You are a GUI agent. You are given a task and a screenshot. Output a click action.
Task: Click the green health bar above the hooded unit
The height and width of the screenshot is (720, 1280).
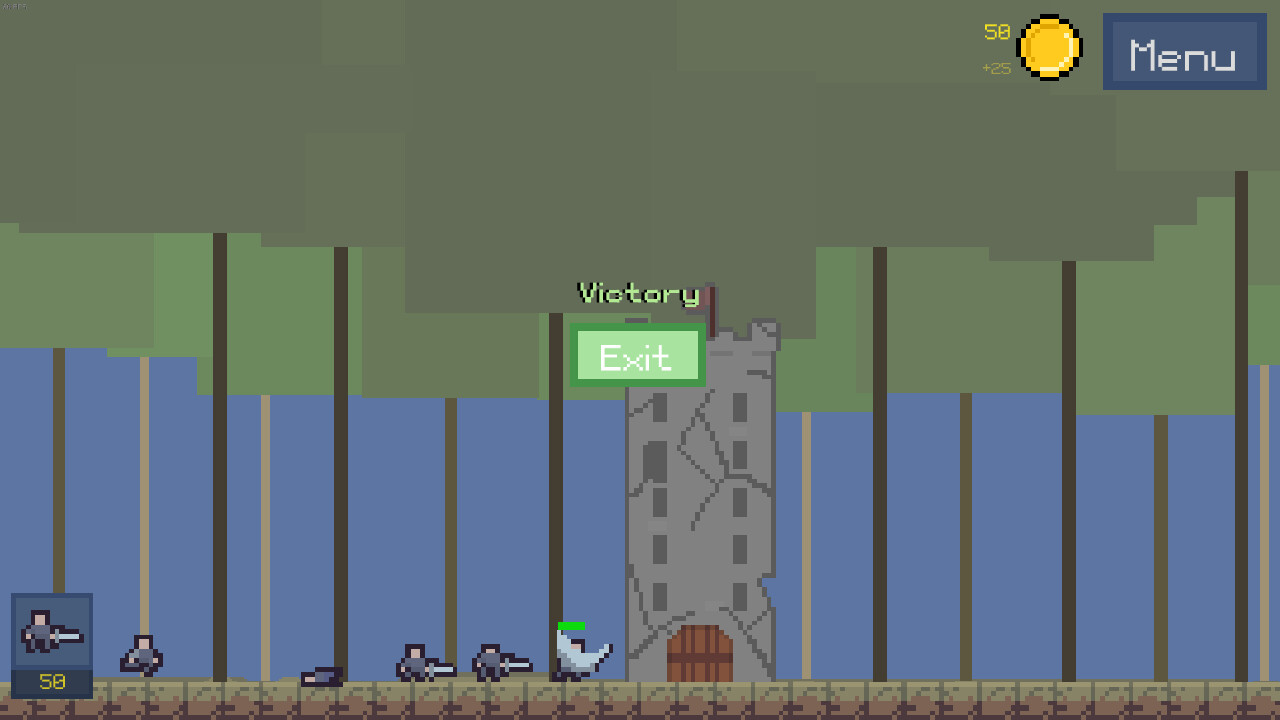click(x=571, y=625)
